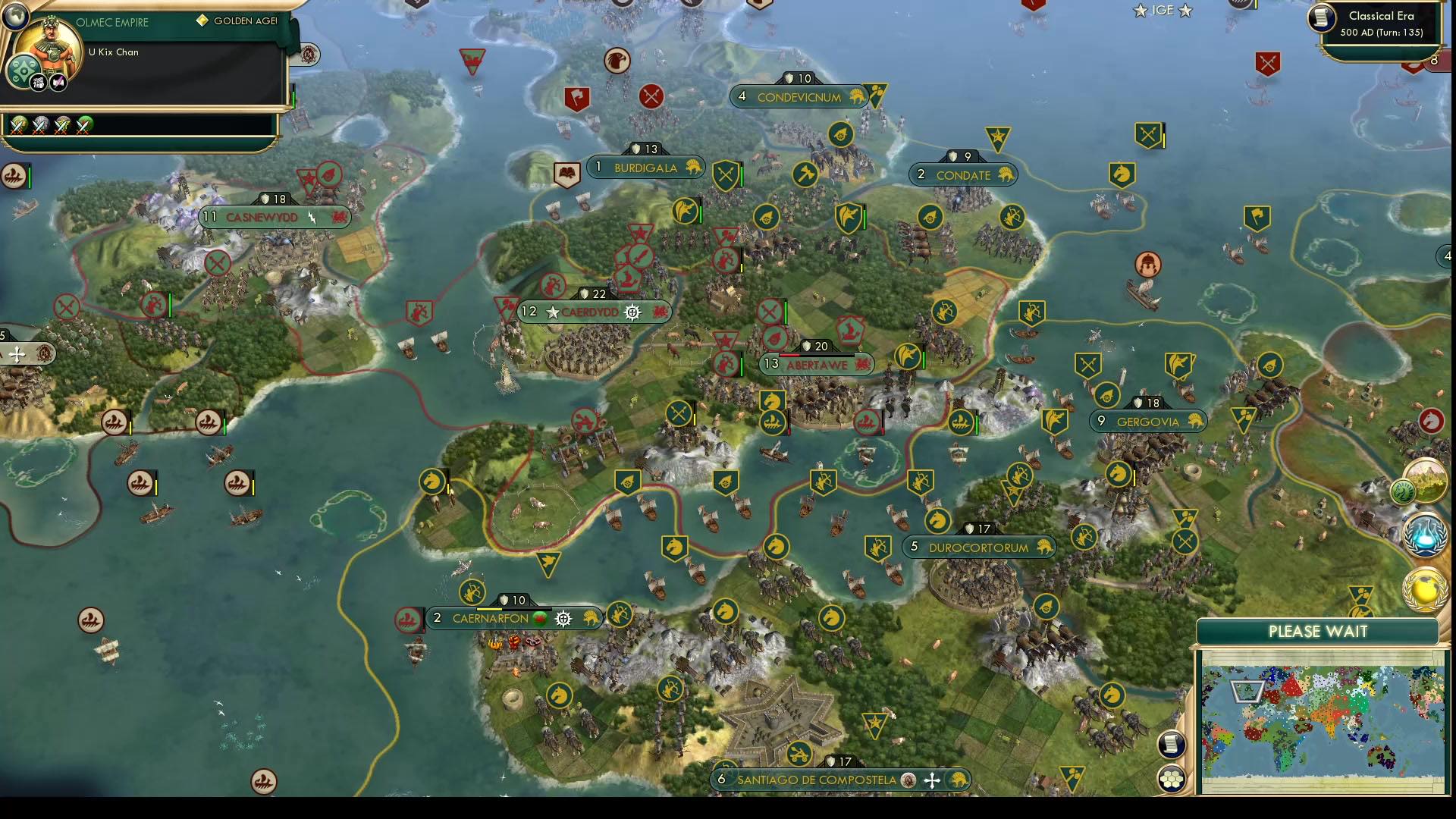Select the Gergovia city banner
1456x819 pixels.
point(1147,419)
